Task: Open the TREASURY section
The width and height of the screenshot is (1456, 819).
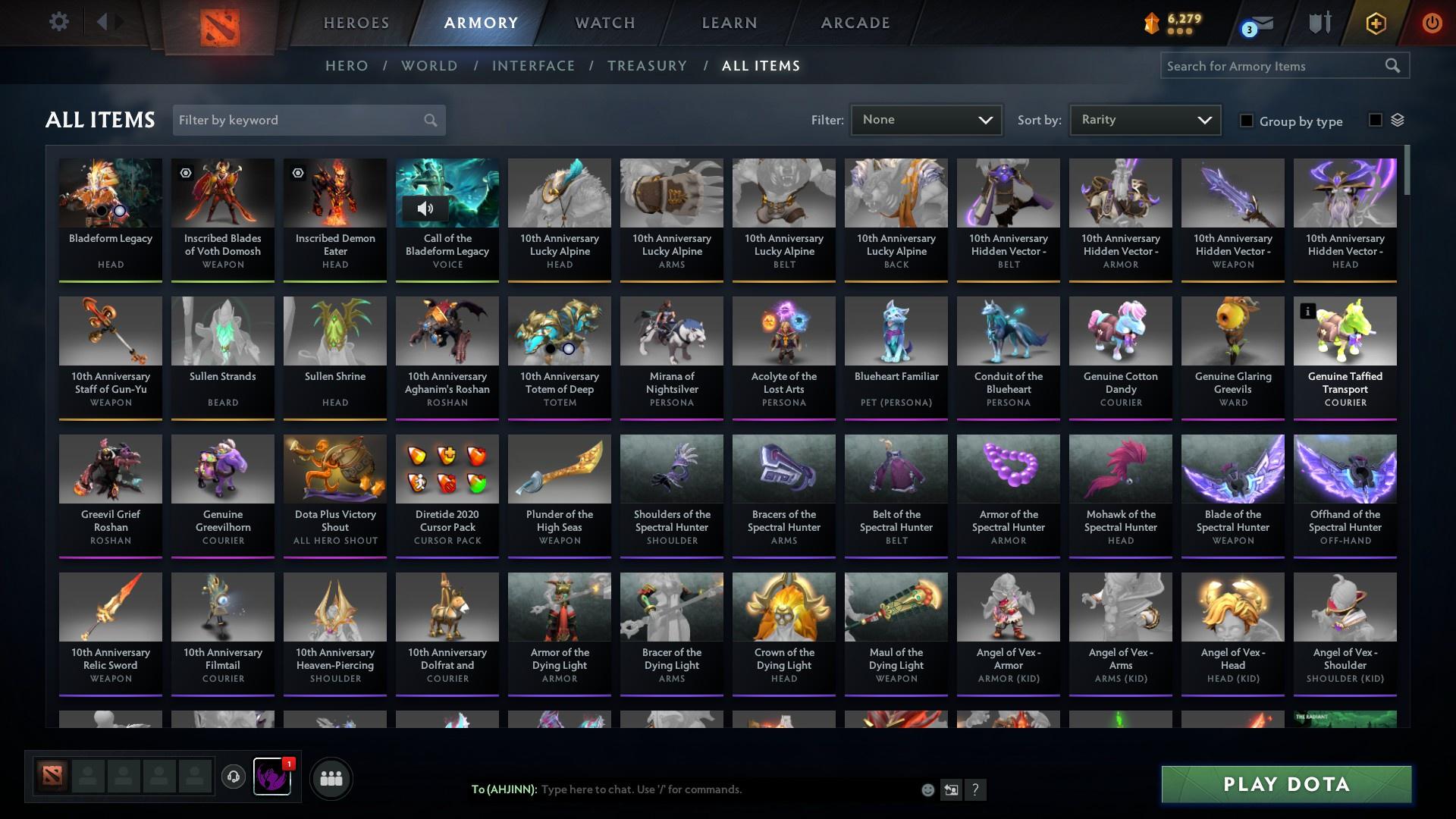Action: point(647,66)
